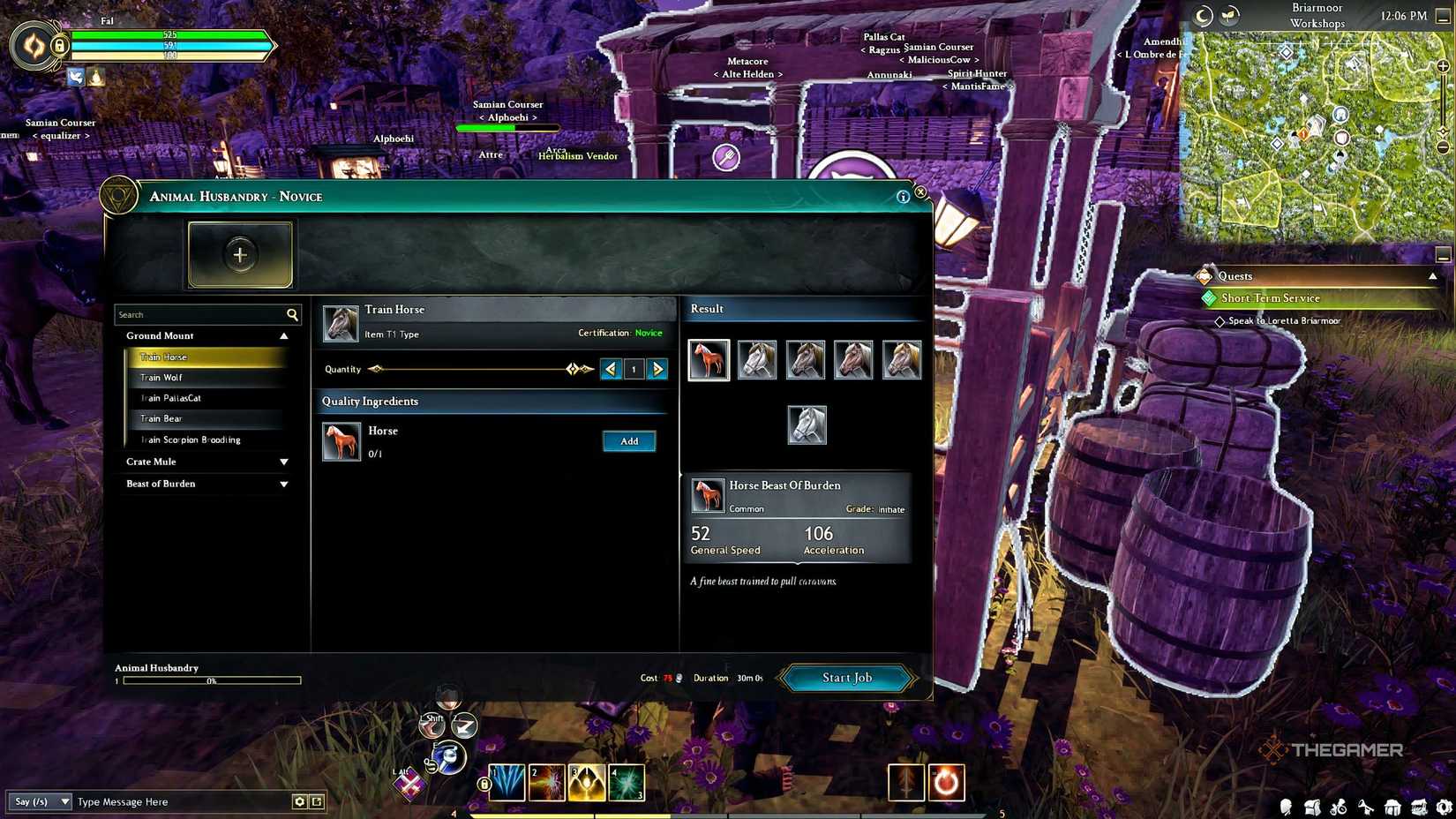Viewport: 1456px width, 819px height.
Task: Click the info icon on the Animal Husbandry window
Action: (x=903, y=197)
